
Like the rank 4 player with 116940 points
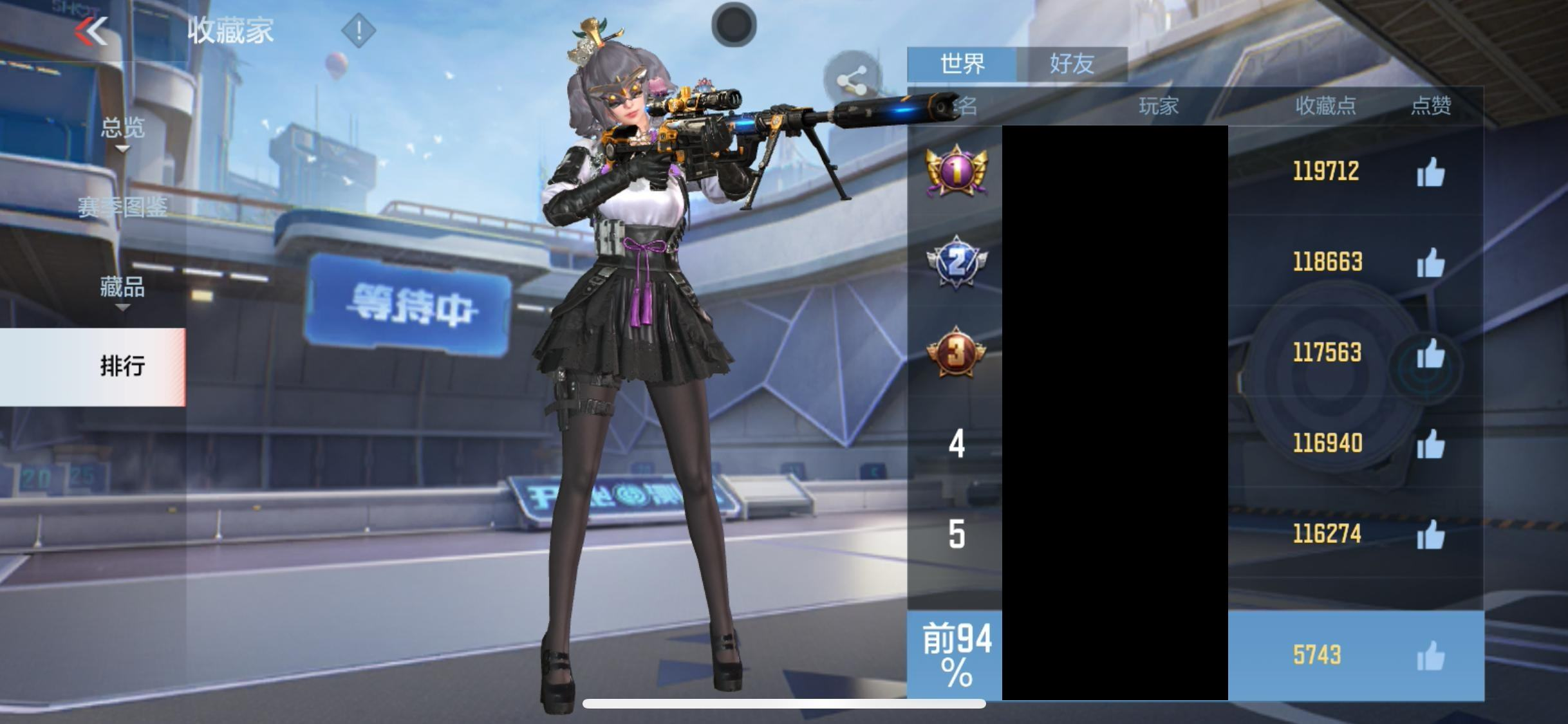click(x=1430, y=444)
